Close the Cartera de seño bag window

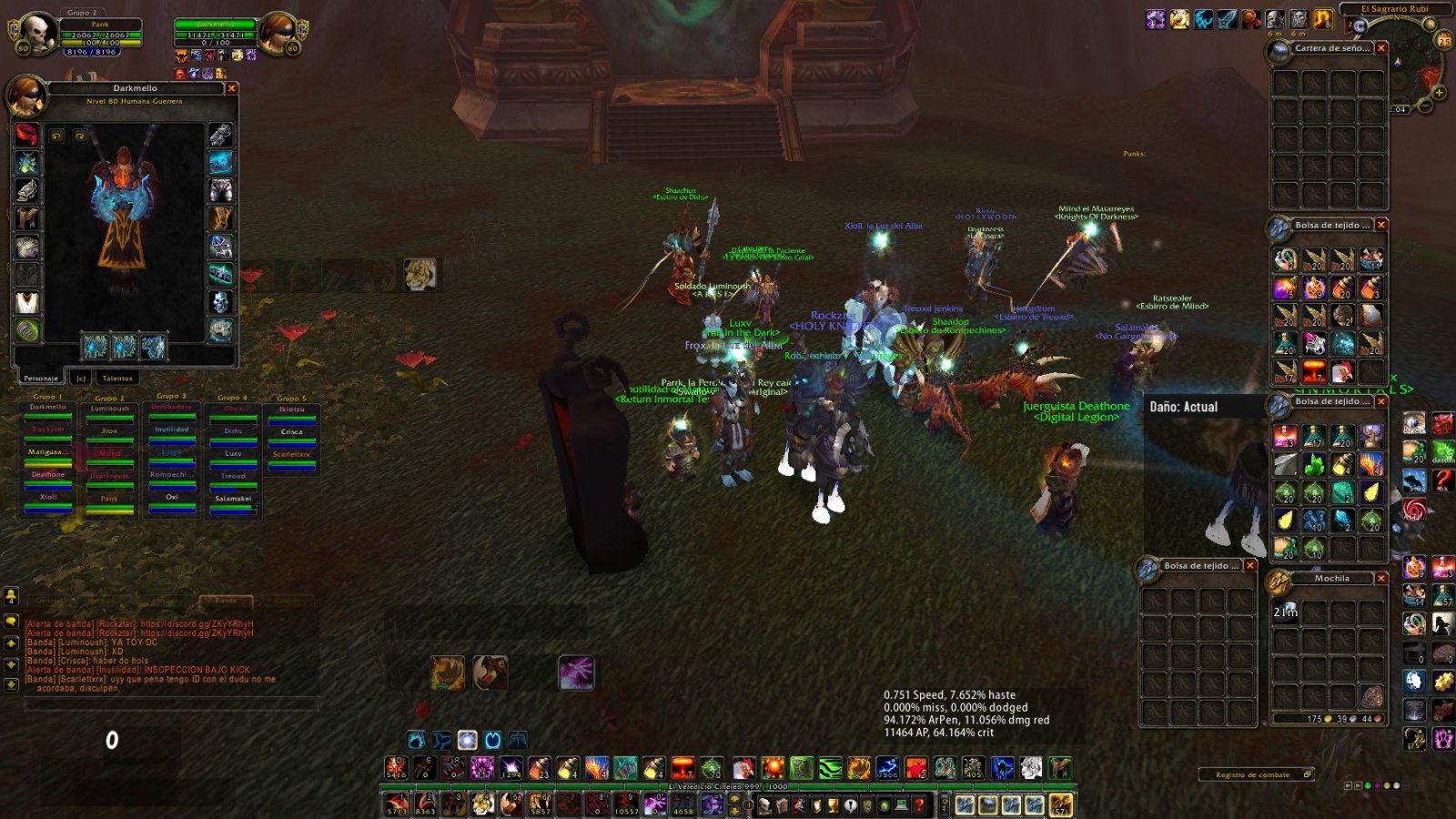pyautogui.click(x=1381, y=48)
